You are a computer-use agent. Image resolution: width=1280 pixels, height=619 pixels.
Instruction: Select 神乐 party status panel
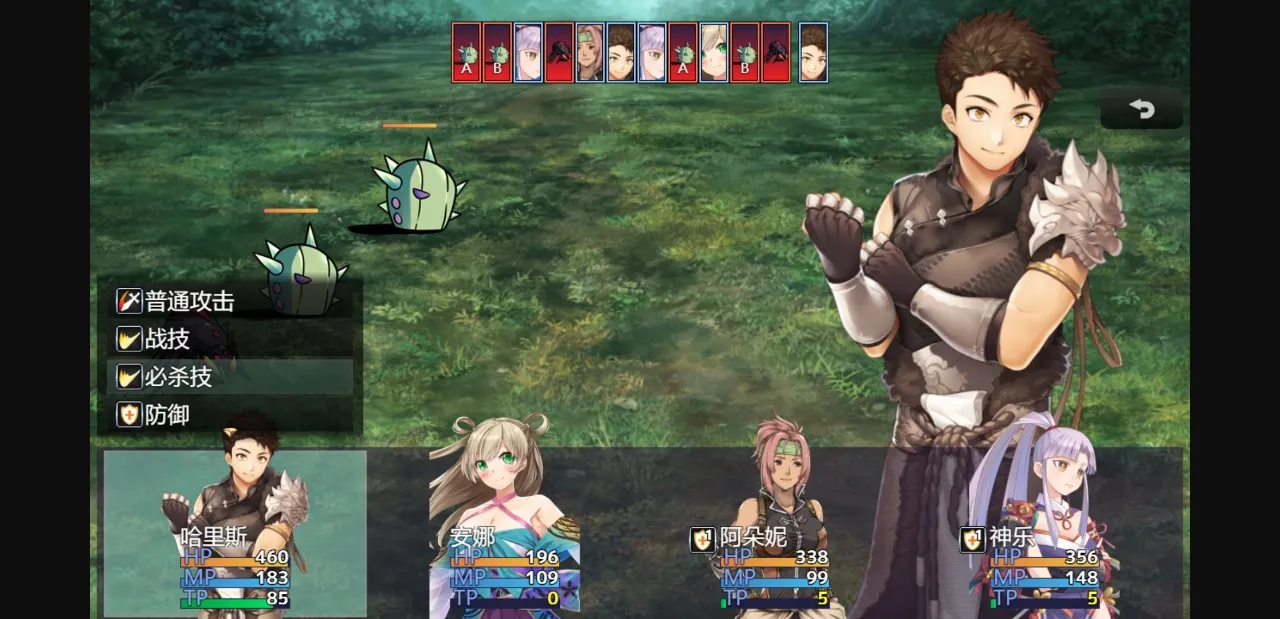pyautogui.click(x=1045, y=534)
